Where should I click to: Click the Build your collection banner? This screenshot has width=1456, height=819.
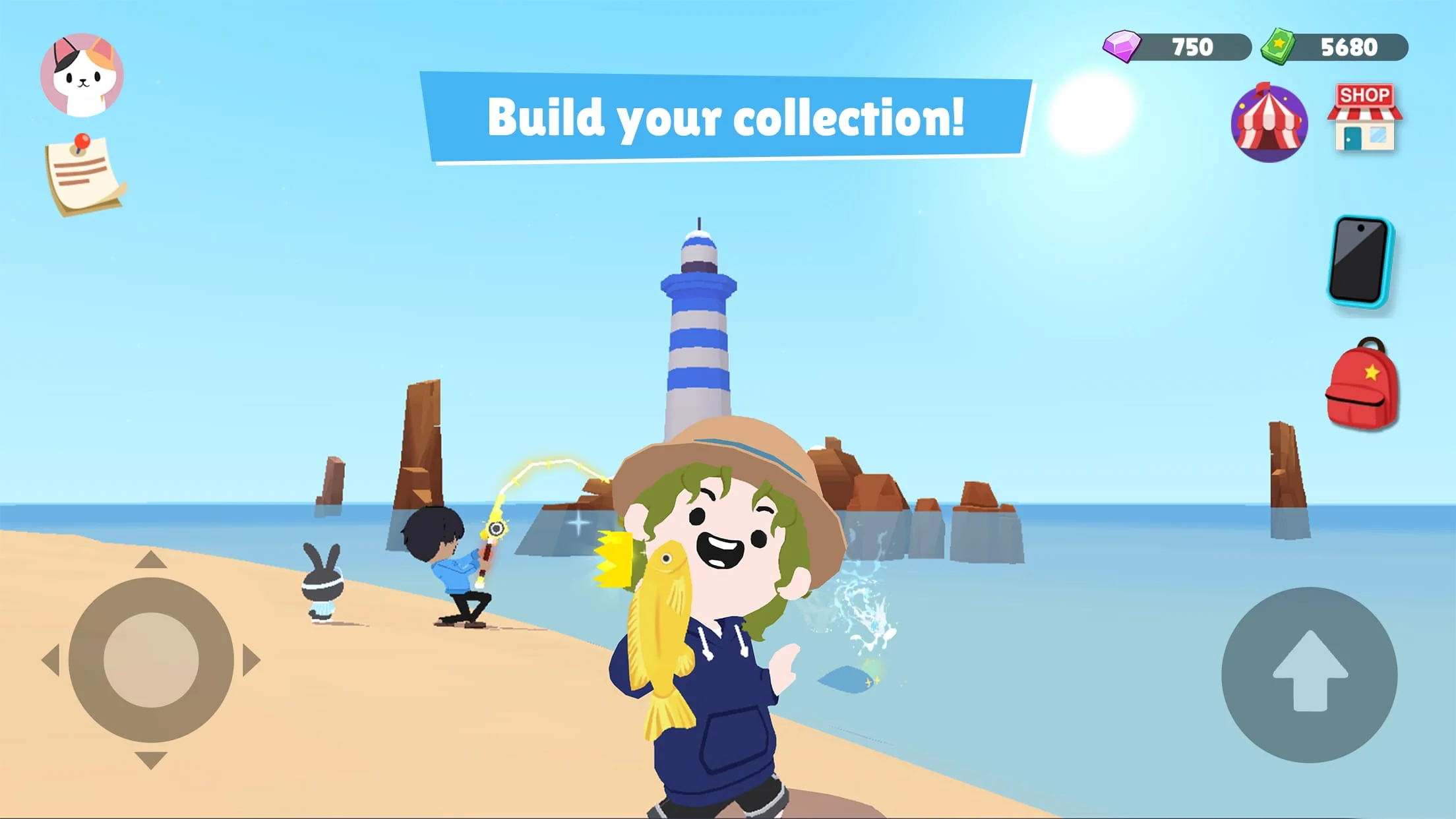727,119
